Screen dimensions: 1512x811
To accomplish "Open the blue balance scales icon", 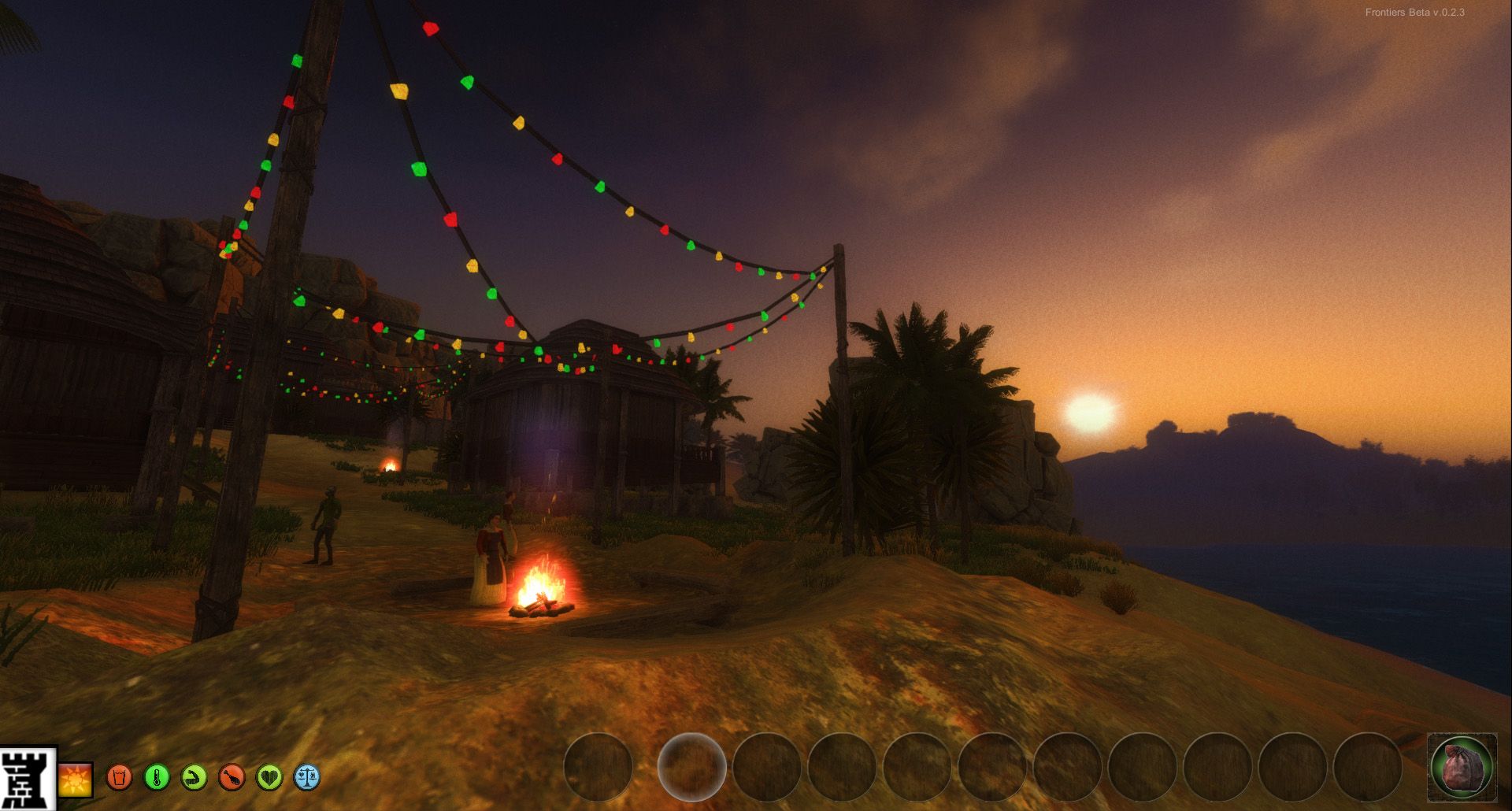I will [307, 778].
